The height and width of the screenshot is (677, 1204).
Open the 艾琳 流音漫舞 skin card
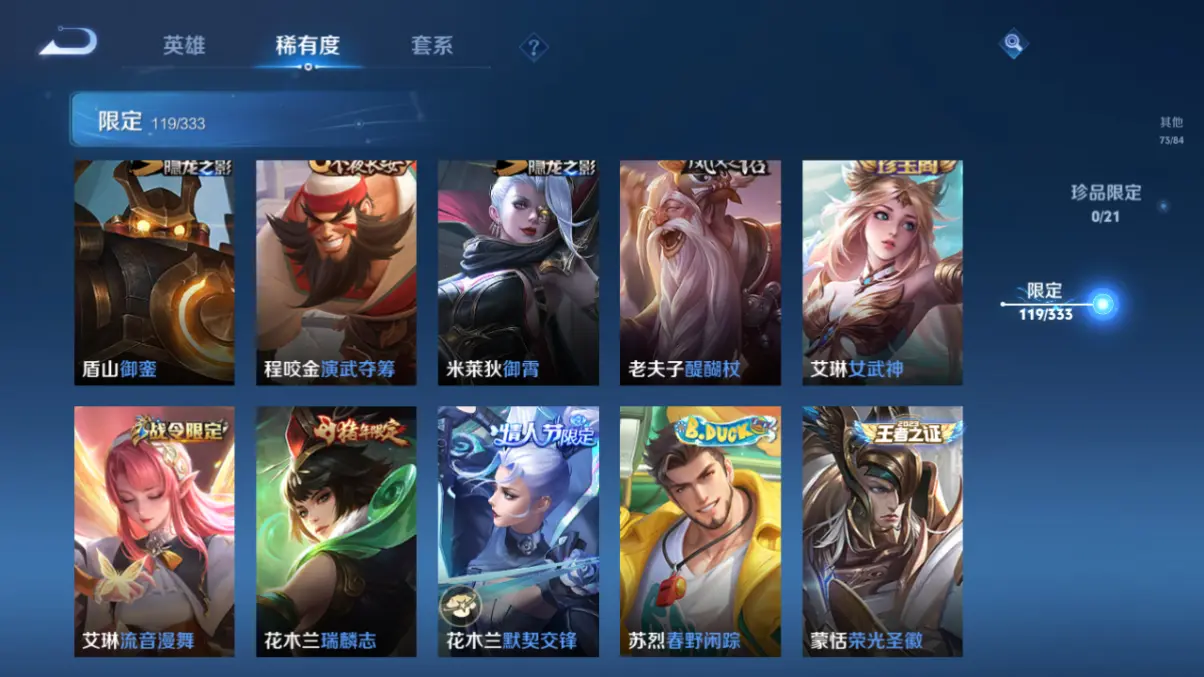155,531
